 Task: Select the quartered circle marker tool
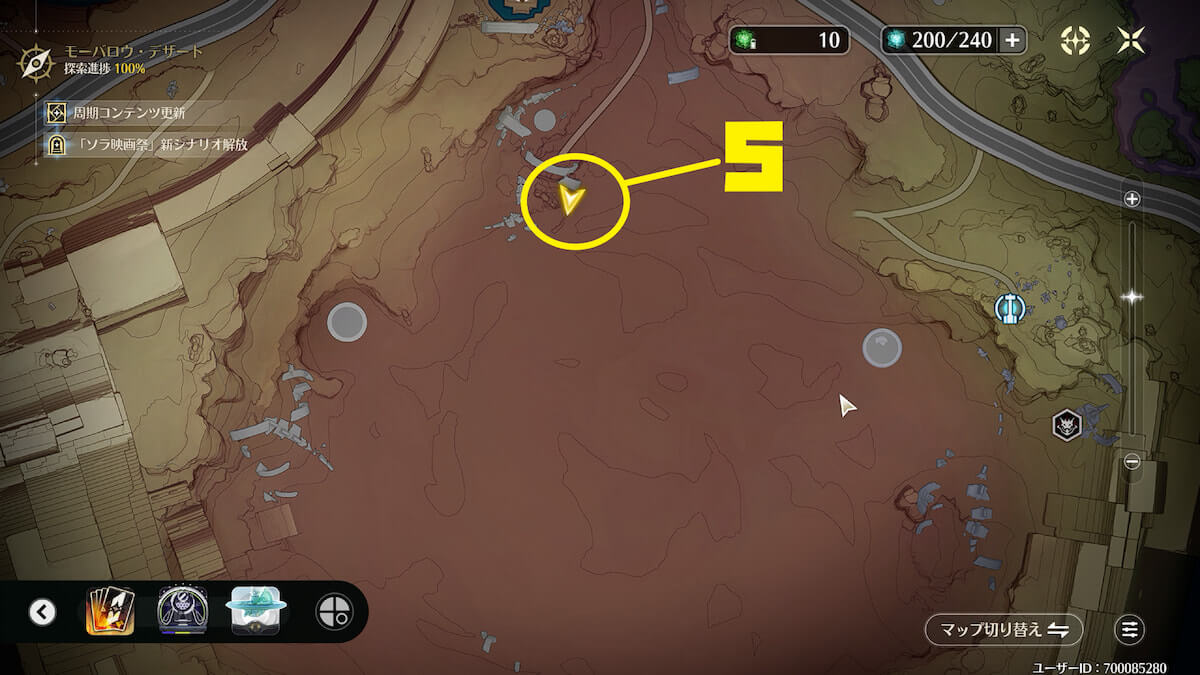point(332,612)
